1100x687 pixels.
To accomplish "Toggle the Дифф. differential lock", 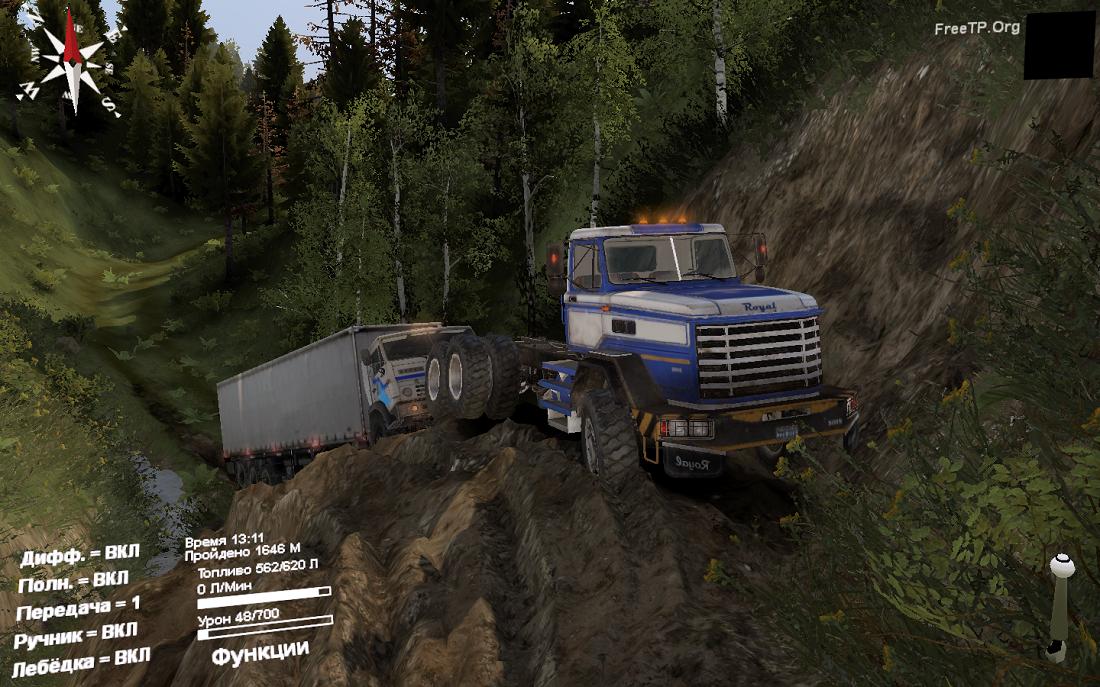I will (x=80, y=554).
